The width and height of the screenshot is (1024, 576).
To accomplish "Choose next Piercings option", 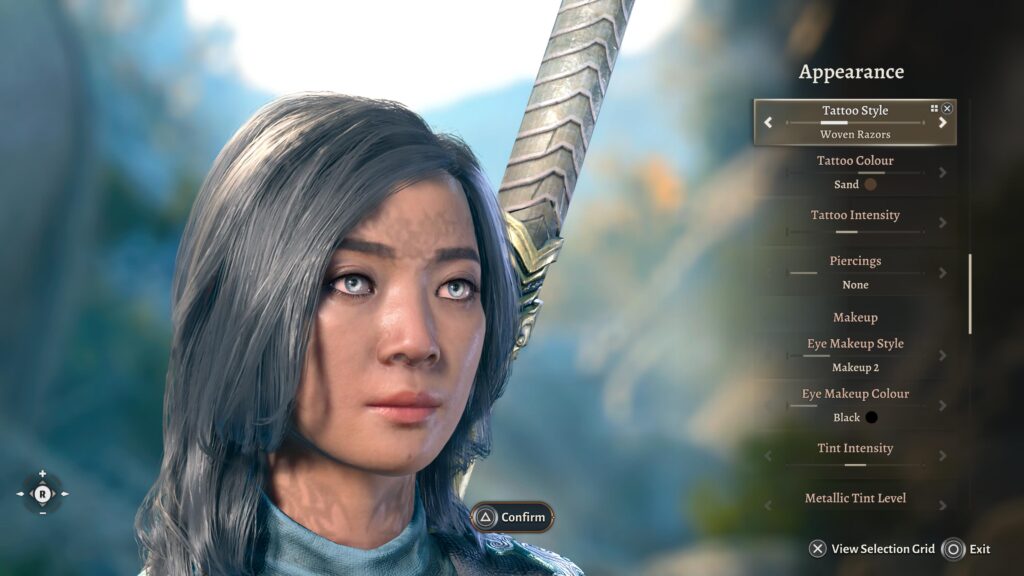I will (x=942, y=272).
